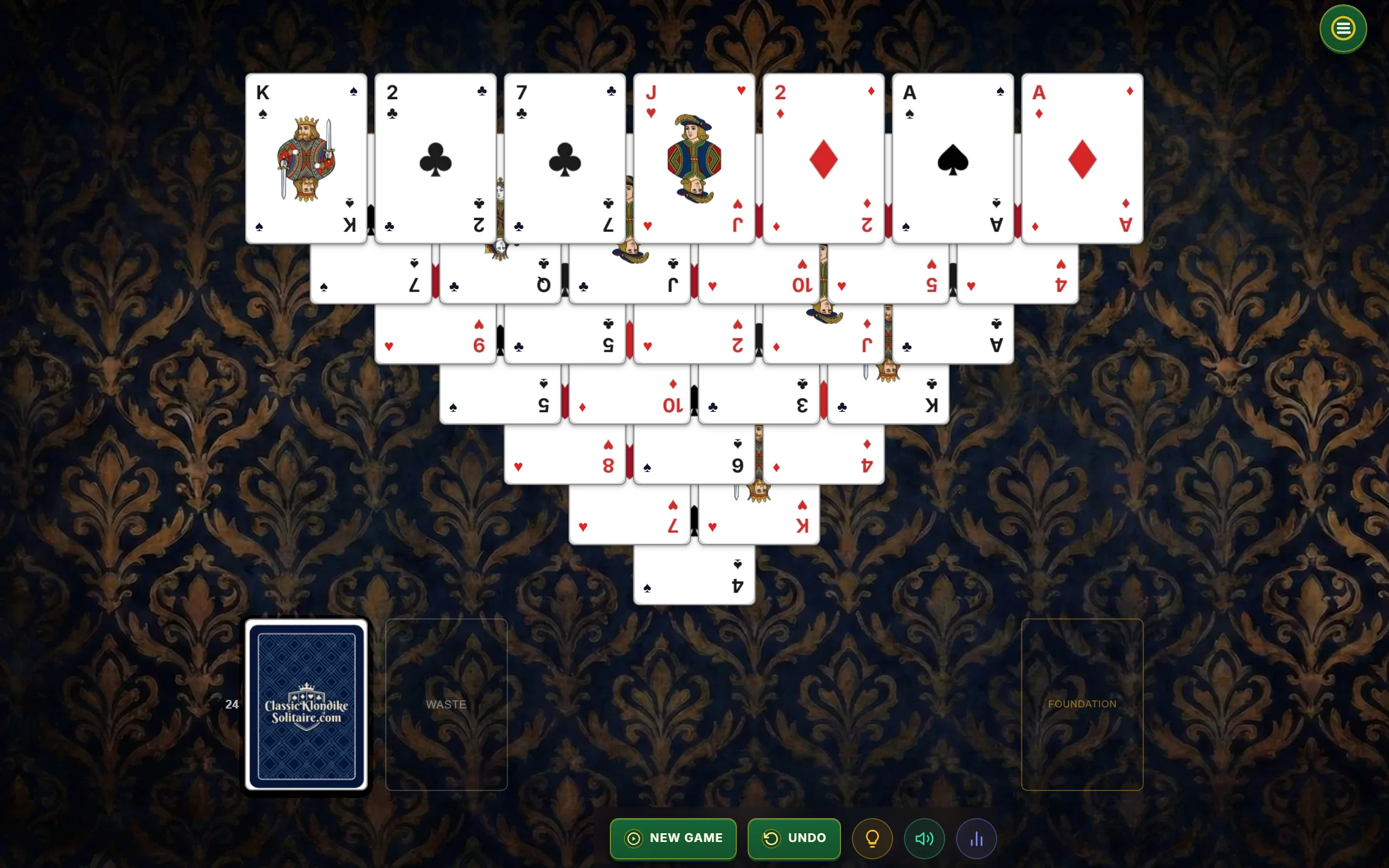The width and height of the screenshot is (1389, 868).
Task: Select the FOUNDATION pile area
Action: tap(1082, 705)
